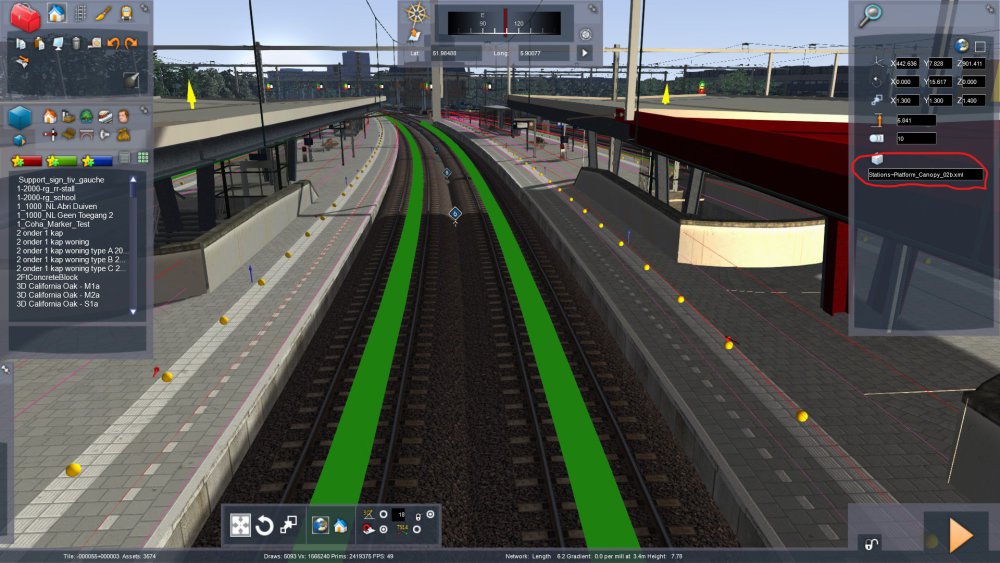Open the paintbrush painting tools
1000x563 pixels.
[103, 14]
